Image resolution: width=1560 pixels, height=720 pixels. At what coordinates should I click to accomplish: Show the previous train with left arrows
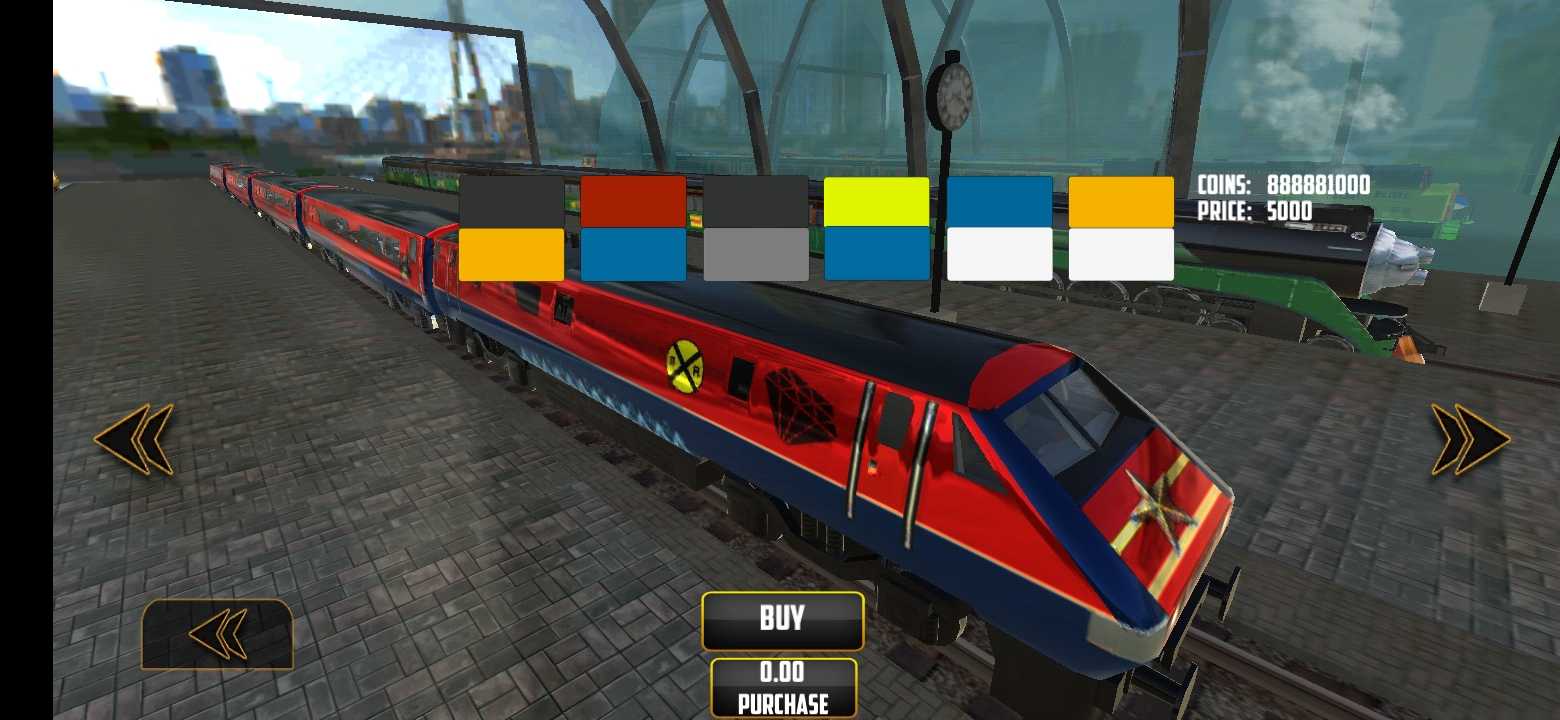click(134, 438)
